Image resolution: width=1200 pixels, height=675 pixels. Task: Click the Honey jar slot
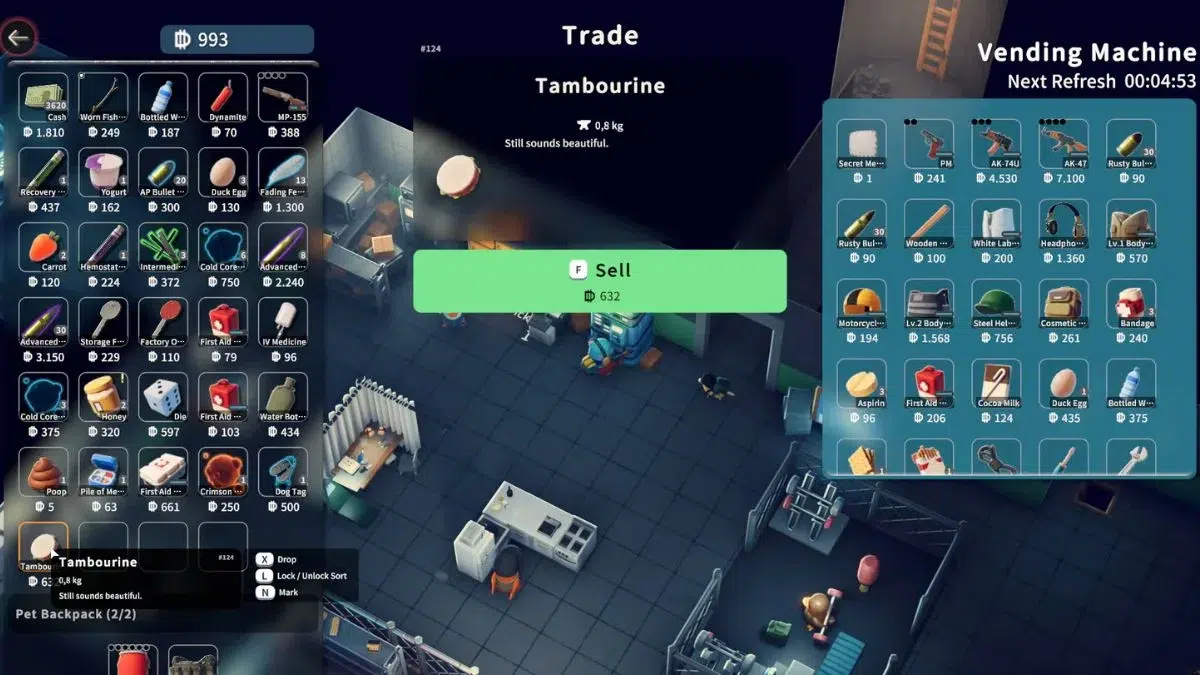pyautogui.click(x=103, y=397)
